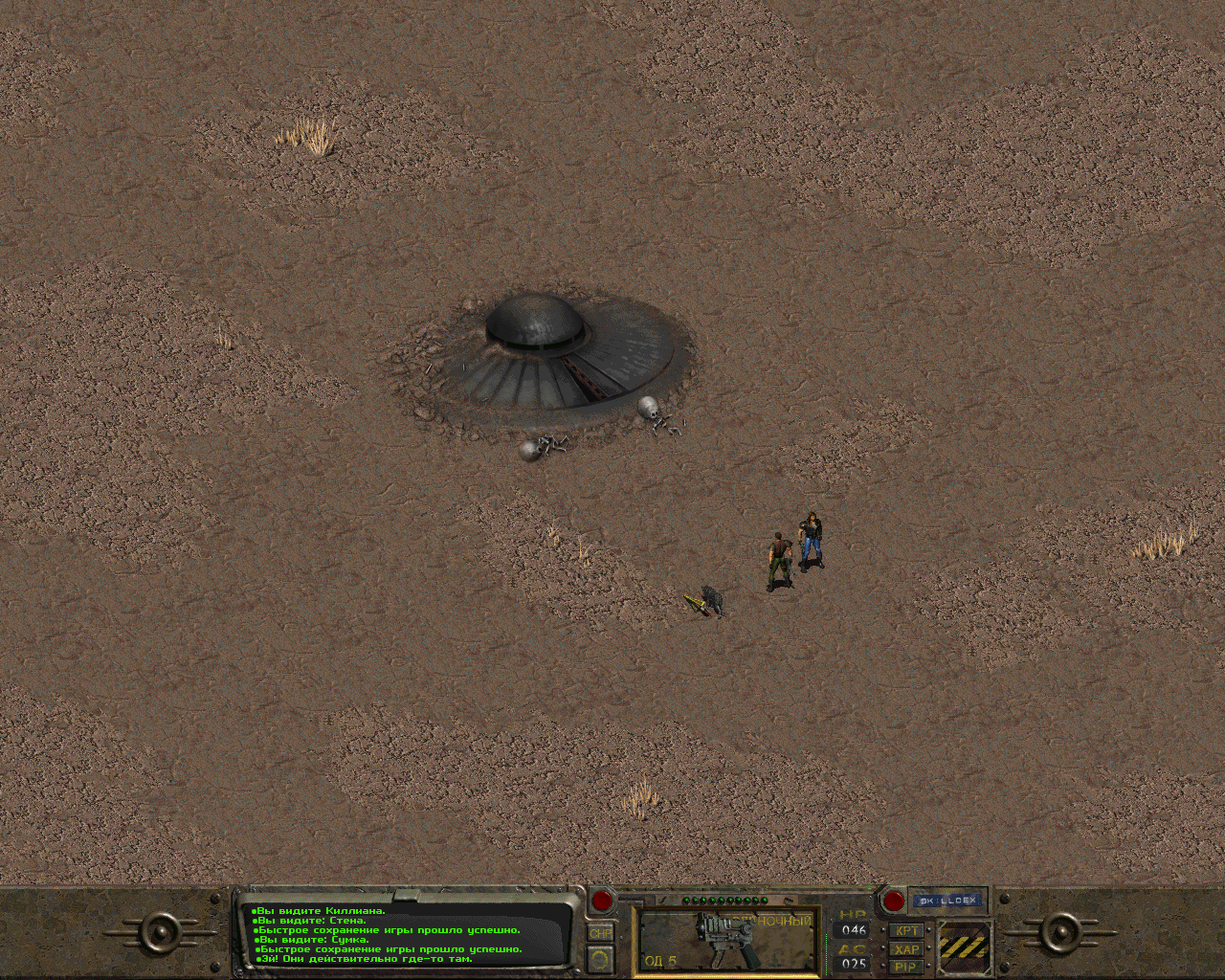Open the character sheet via the ХАР button
The height and width of the screenshot is (980, 1225).
[906, 949]
